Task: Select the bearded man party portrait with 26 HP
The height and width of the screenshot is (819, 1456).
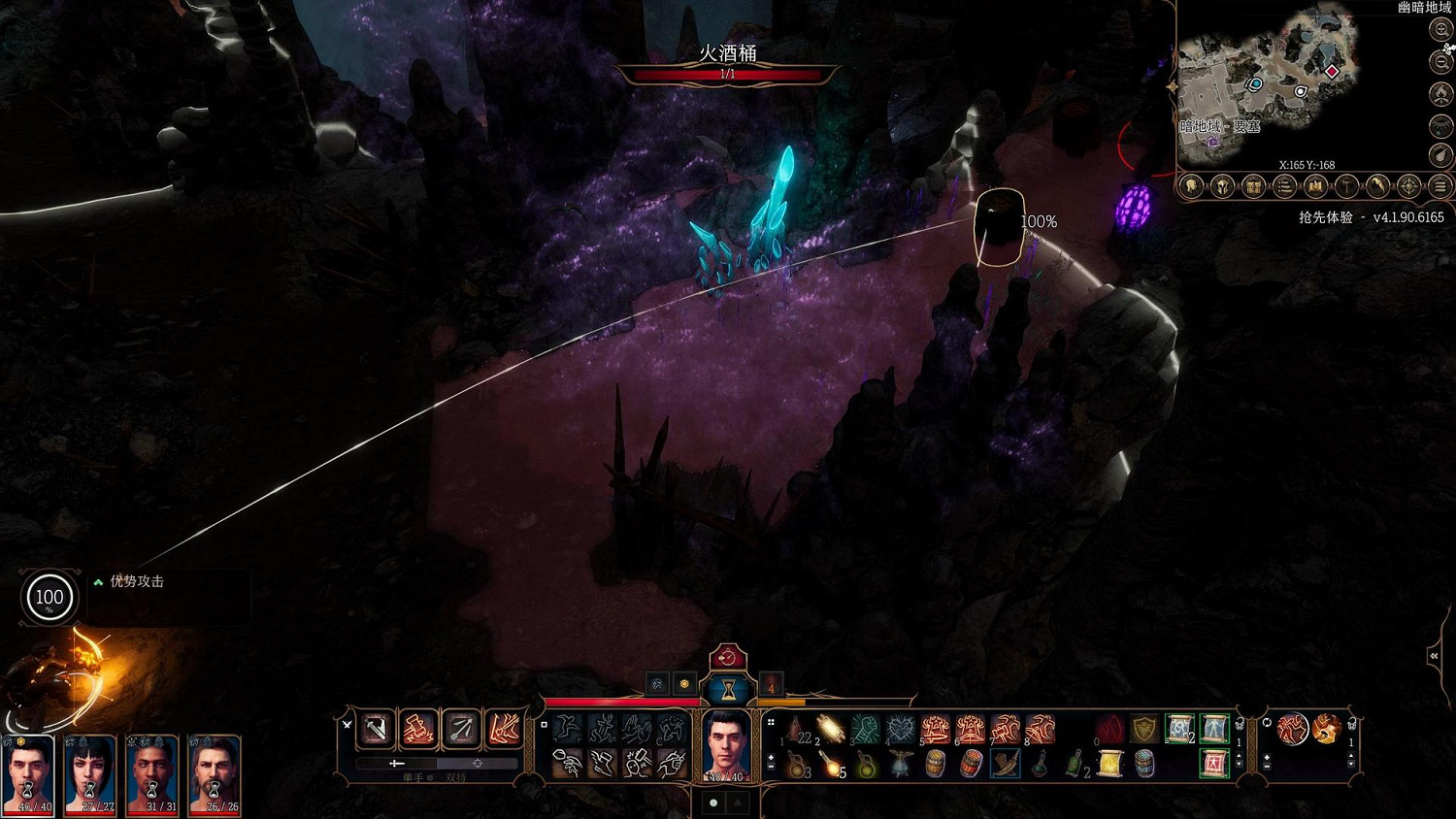Action: click(x=214, y=774)
